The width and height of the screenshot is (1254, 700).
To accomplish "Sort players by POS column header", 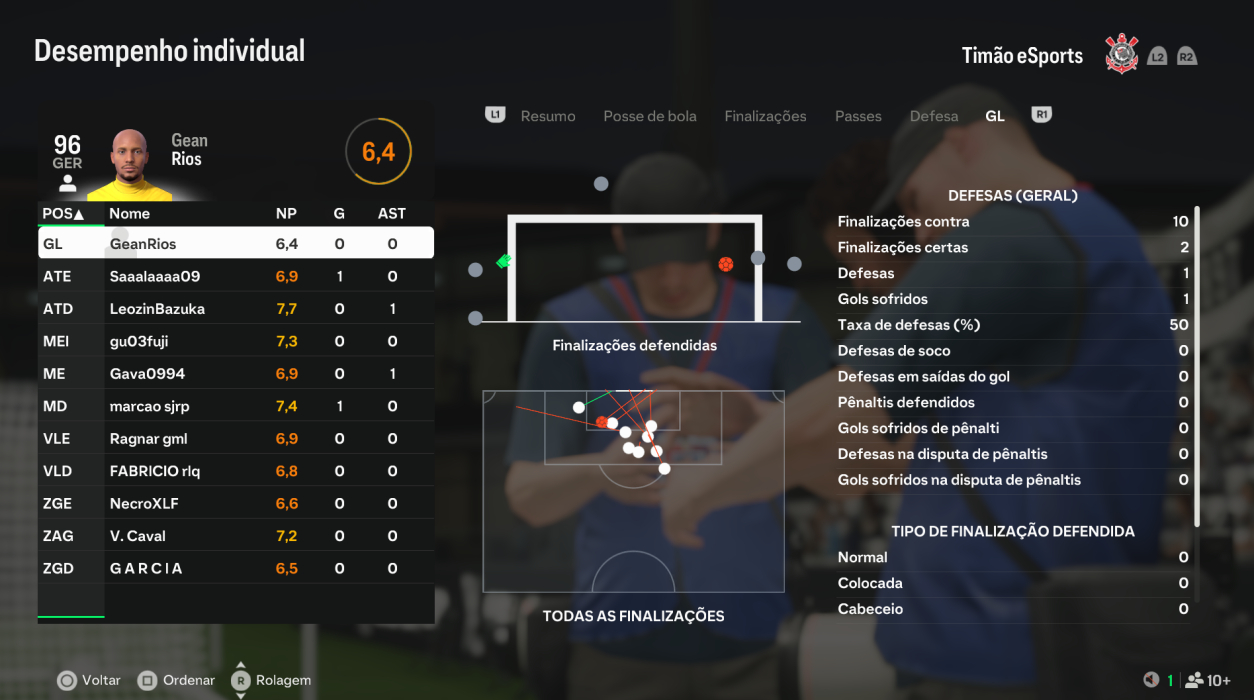I will [63, 213].
